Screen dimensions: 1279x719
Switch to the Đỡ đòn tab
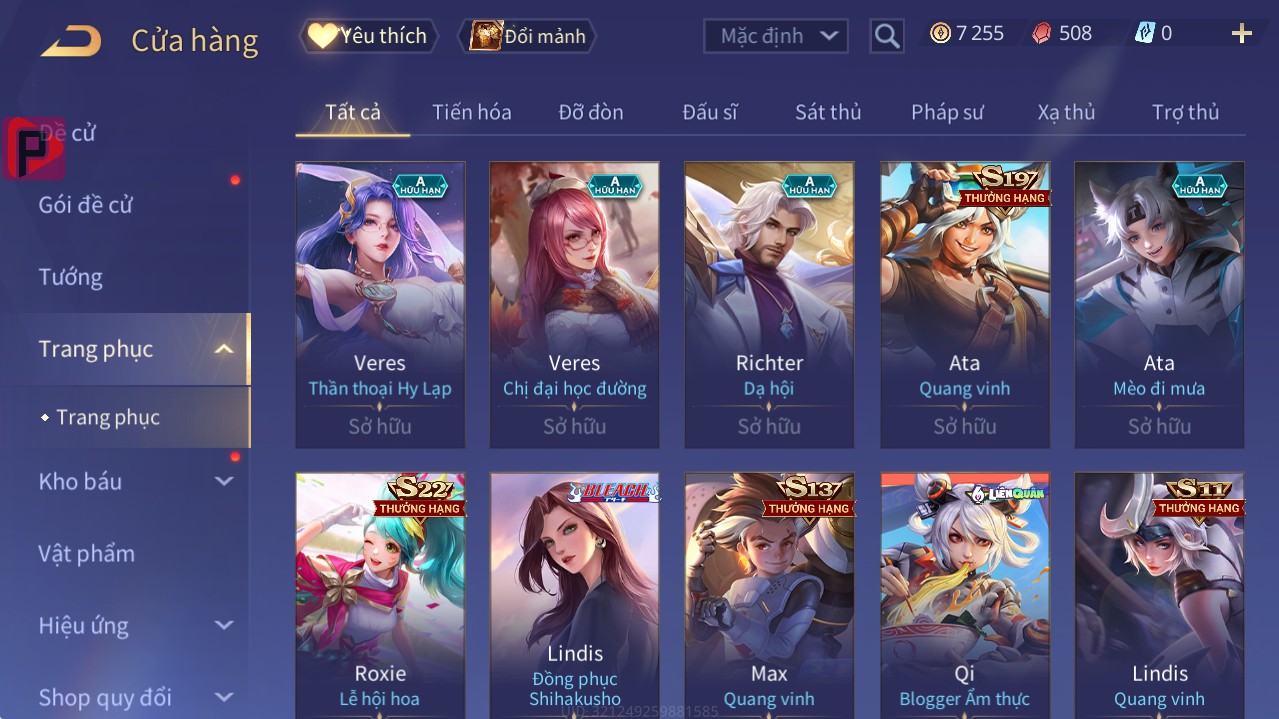tap(590, 112)
